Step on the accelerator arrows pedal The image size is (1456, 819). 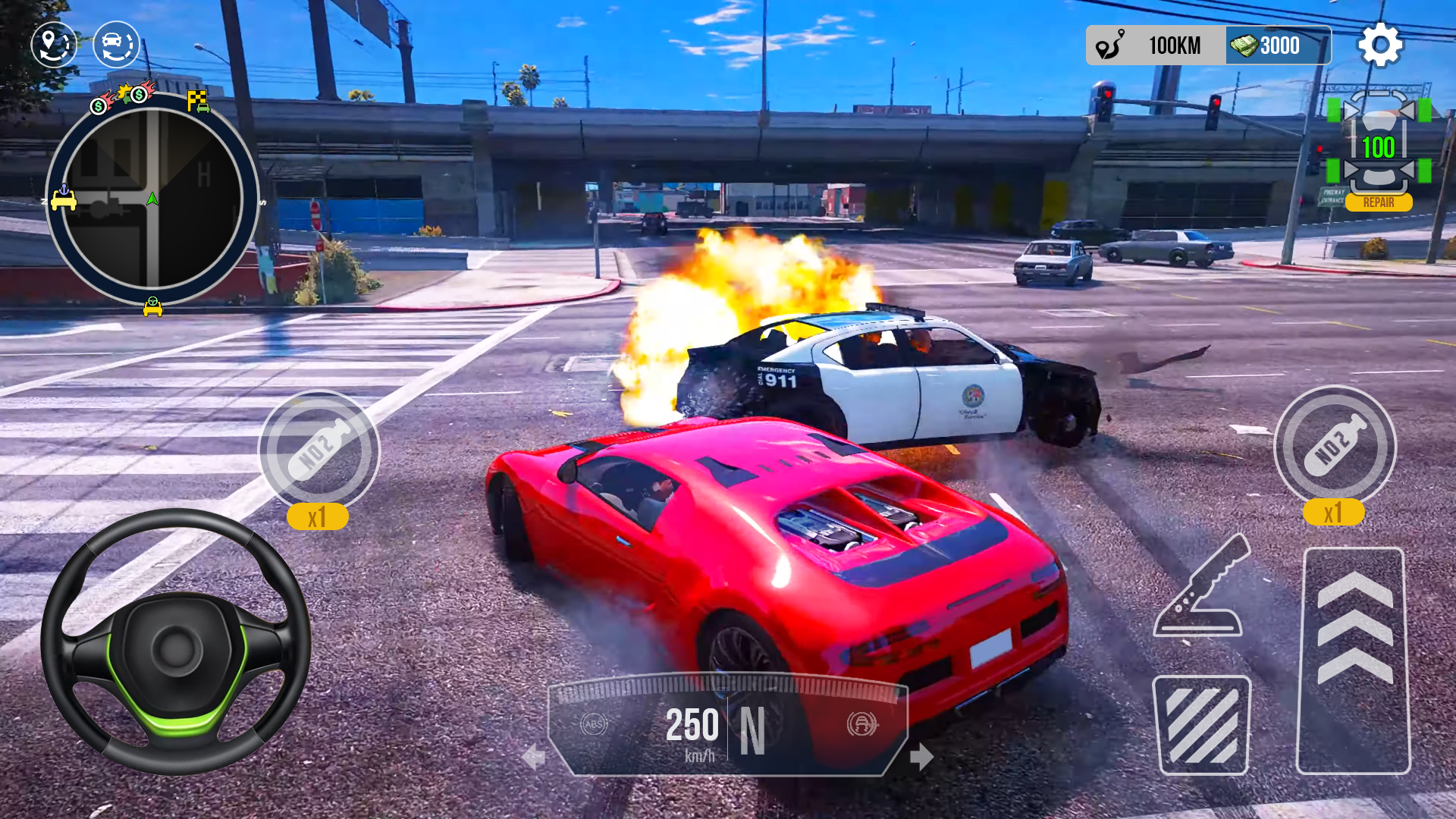(x=1354, y=660)
